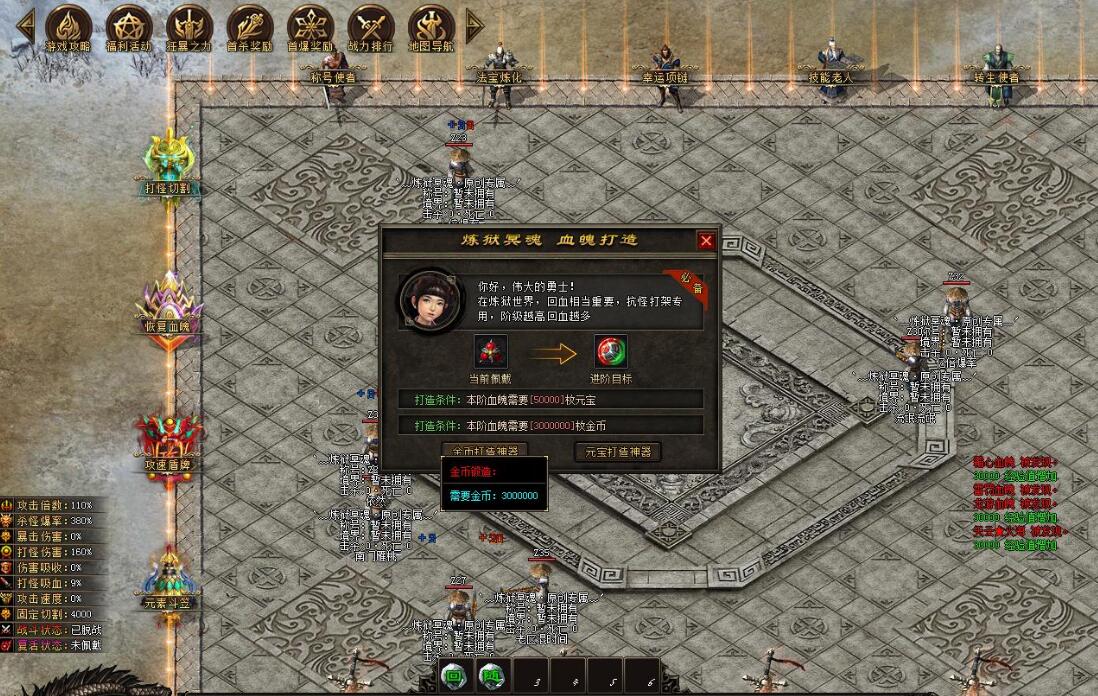Open the 游戏攻略 guide menu

point(69,27)
